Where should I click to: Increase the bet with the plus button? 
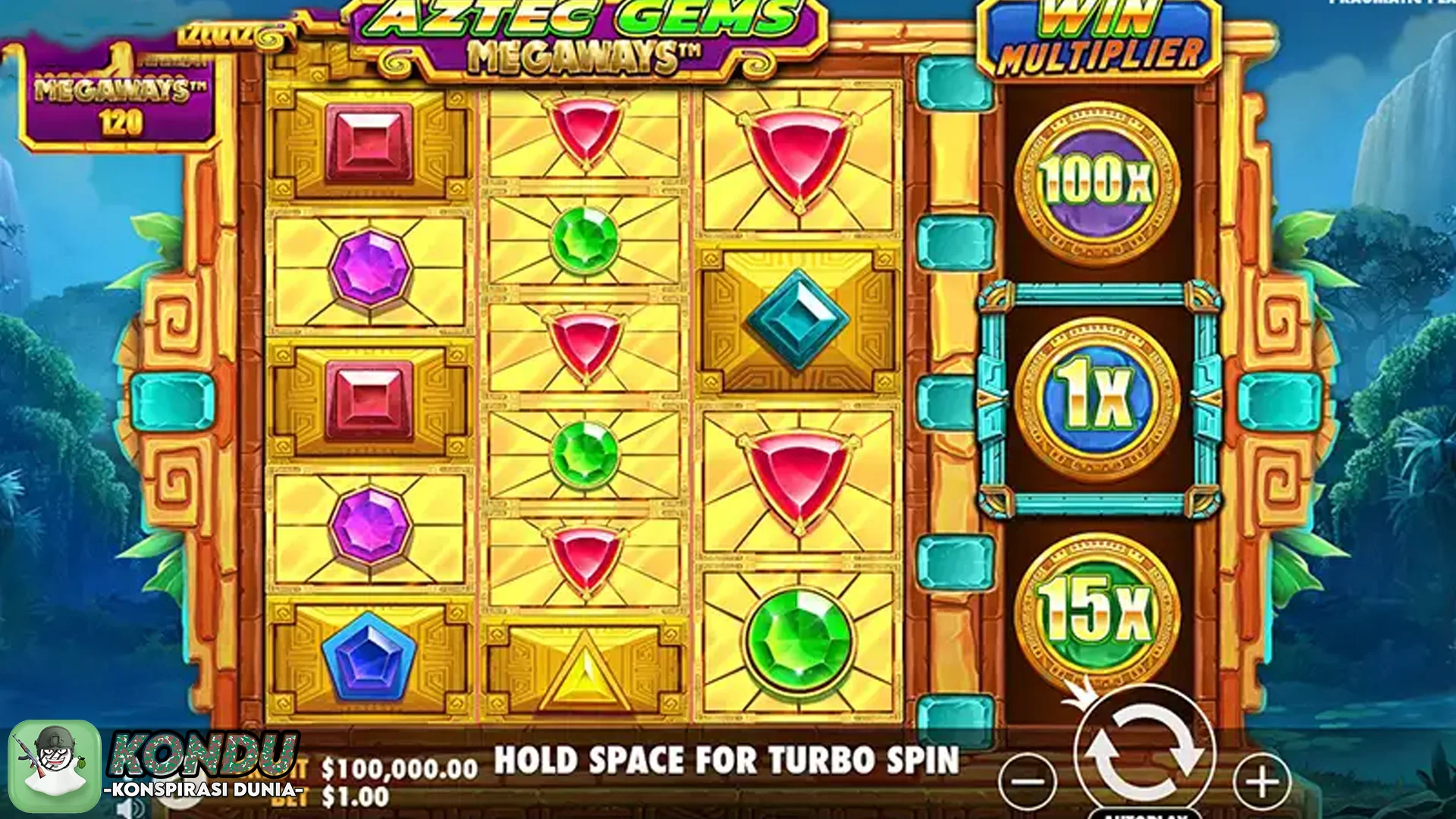[1262, 781]
